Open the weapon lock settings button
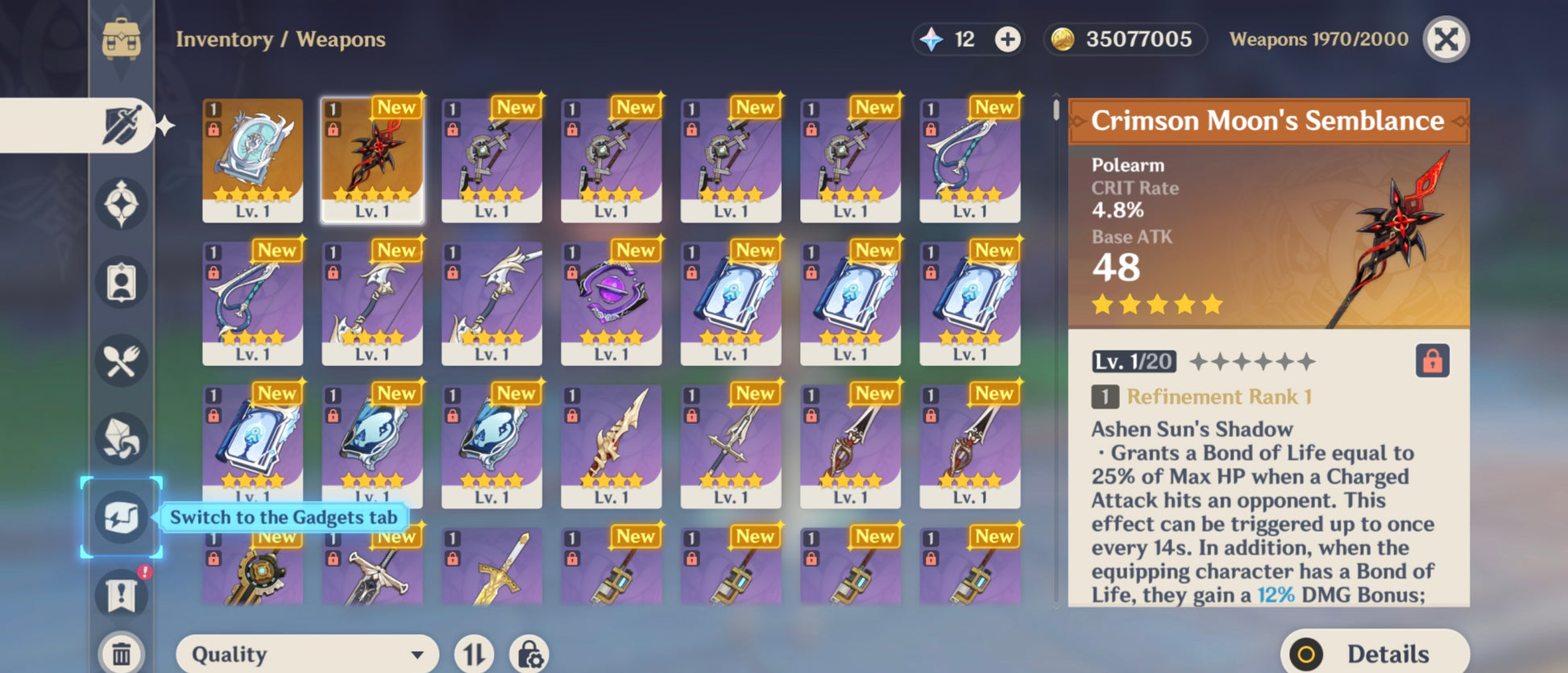This screenshot has width=1568, height=673. coord(529,654)
